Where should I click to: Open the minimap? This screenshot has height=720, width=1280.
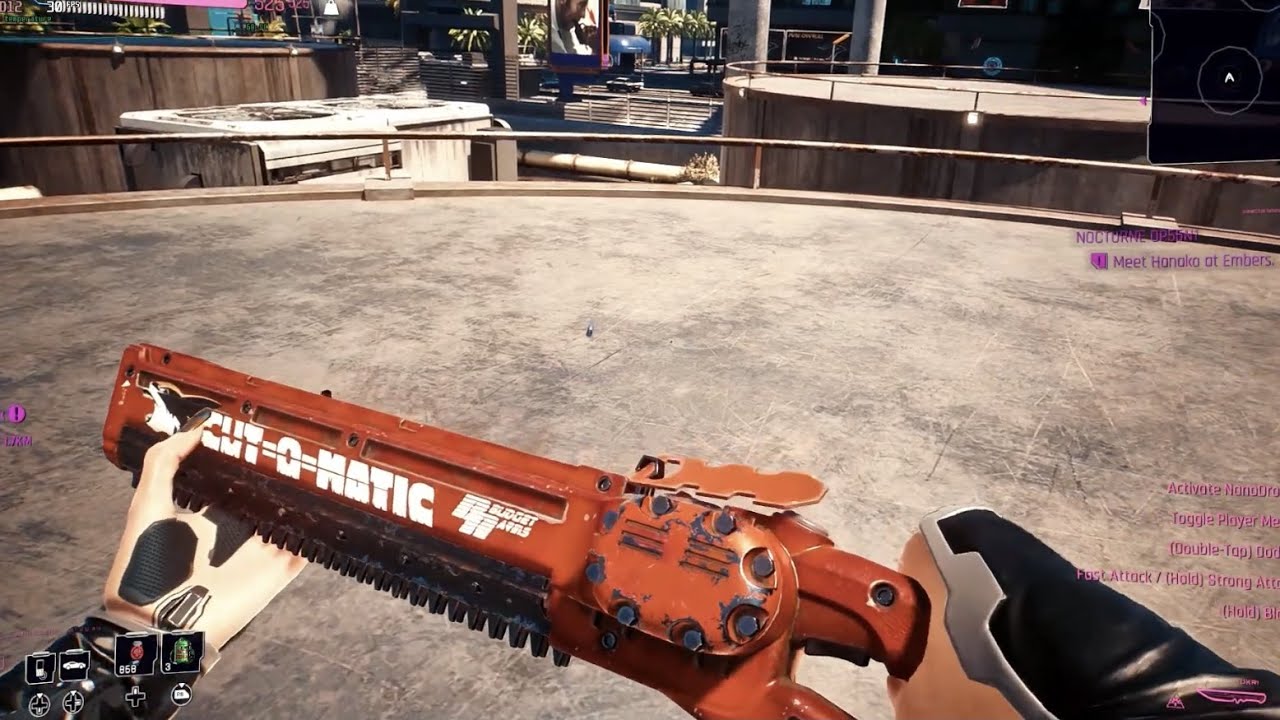click(x=1214, y=80)
